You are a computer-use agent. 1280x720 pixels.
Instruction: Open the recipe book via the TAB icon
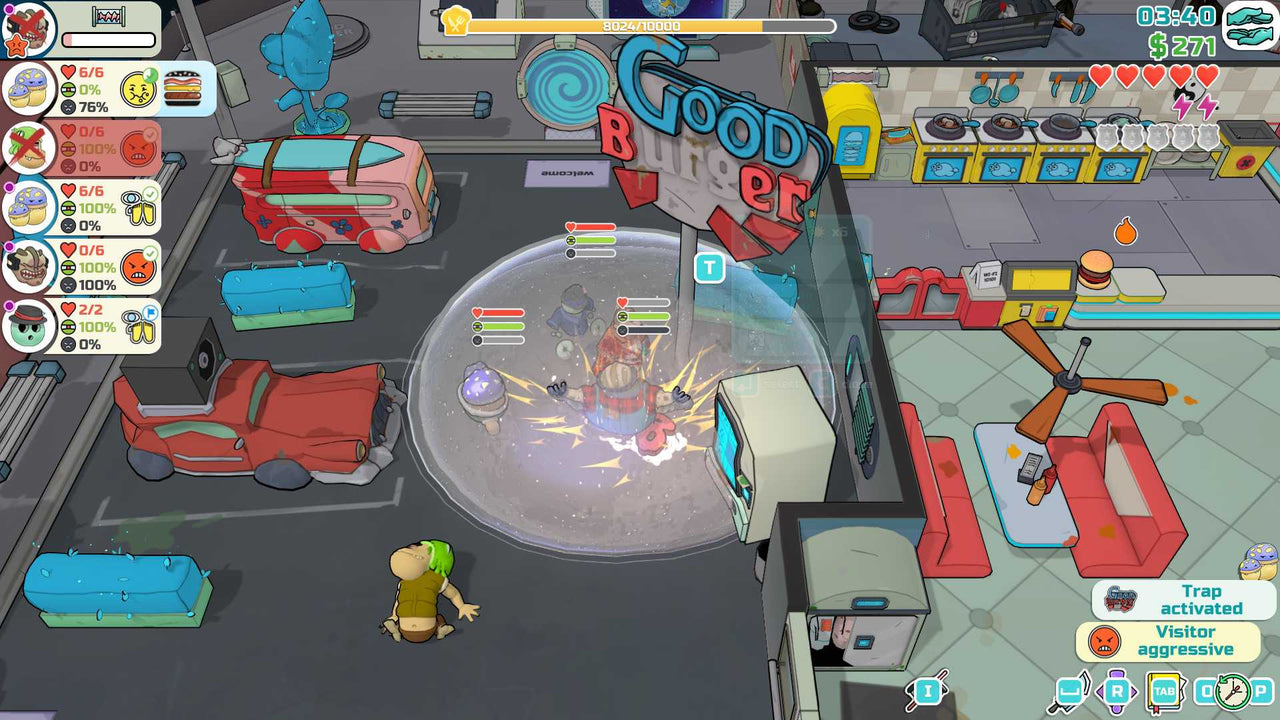click(x=1163, y=690)
